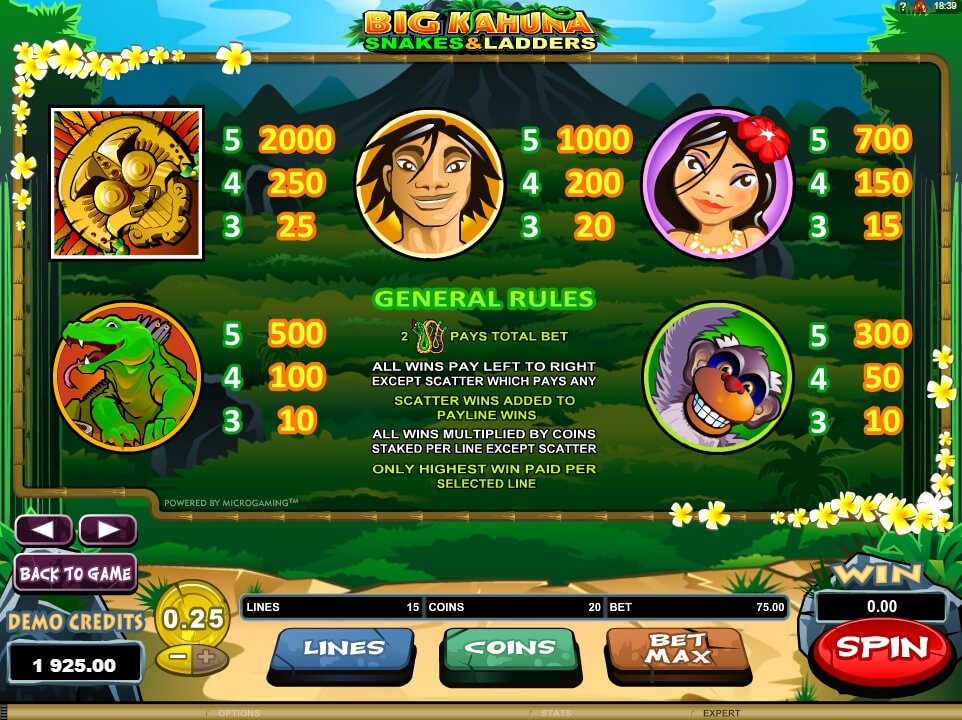Show the next paytable page arrow
This screenshot has width=962, height=720.
(107, 530)
